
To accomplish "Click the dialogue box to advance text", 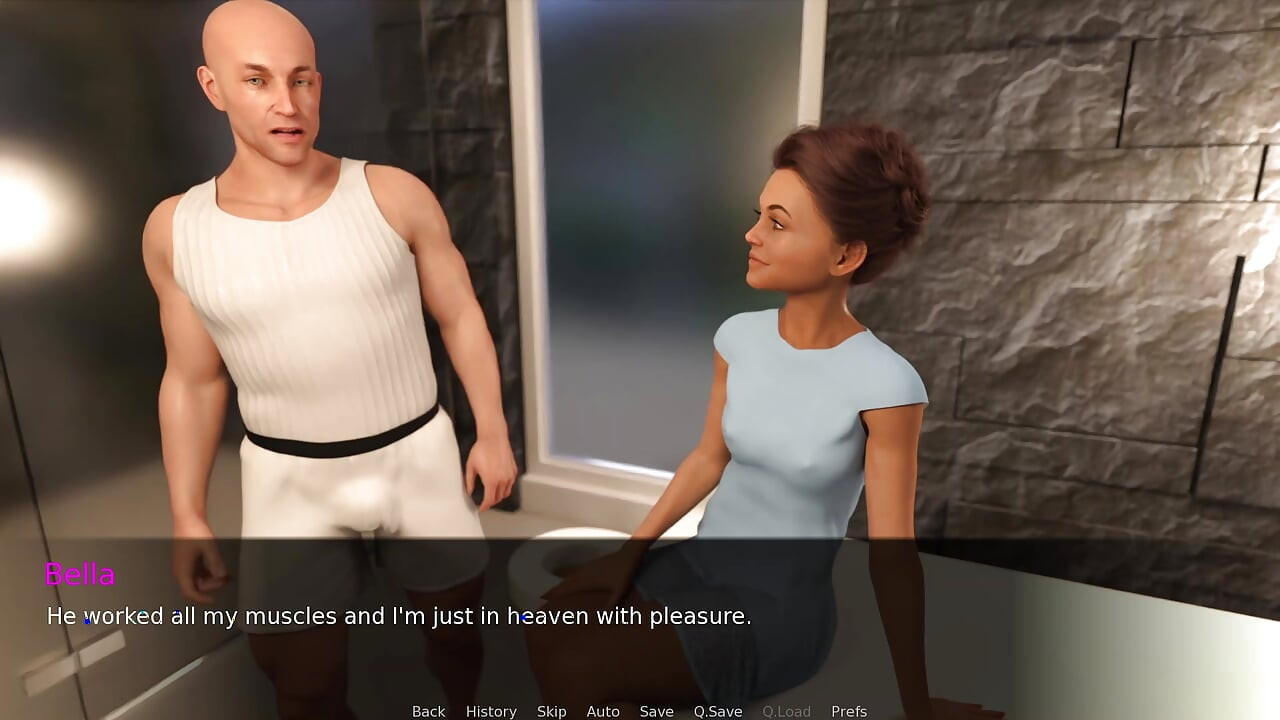I will tap(640, 616).
